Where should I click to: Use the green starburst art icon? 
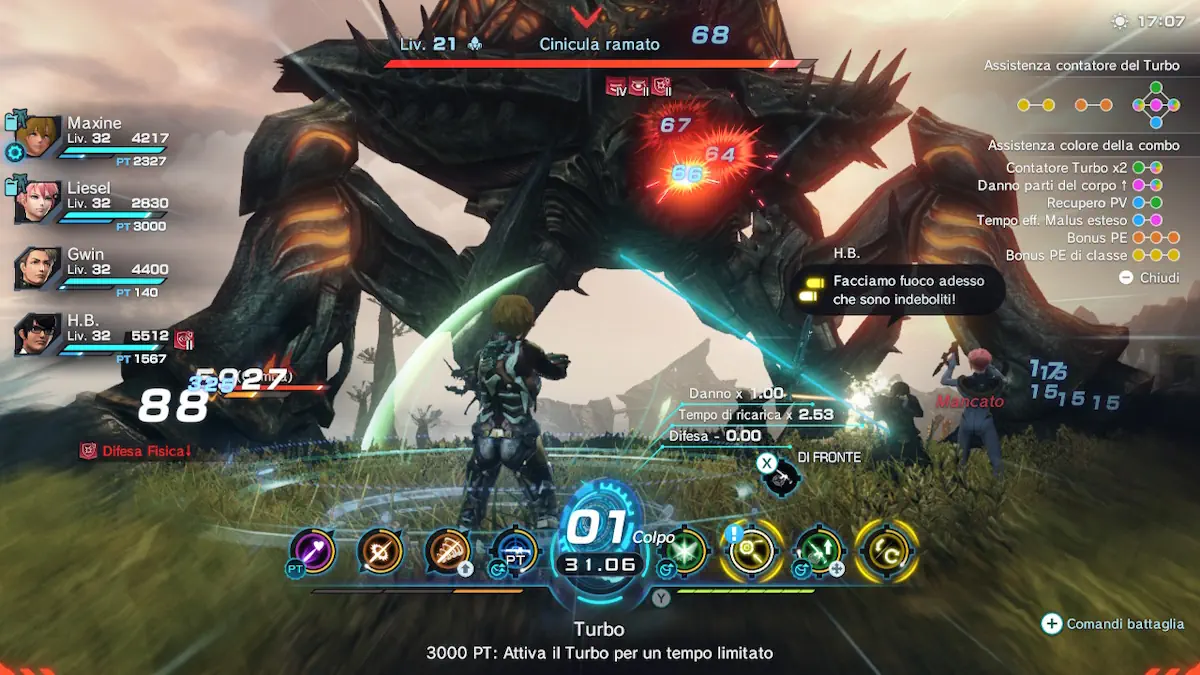[x=685, y=551]
